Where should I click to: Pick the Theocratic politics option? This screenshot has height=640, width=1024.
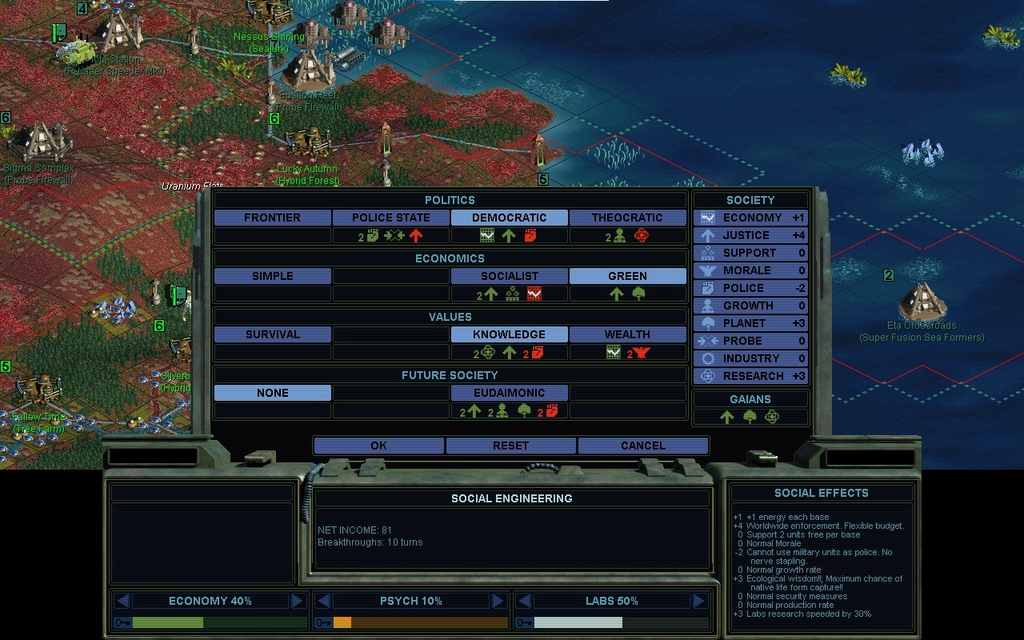pyautogui.click(x=627, y=217)
